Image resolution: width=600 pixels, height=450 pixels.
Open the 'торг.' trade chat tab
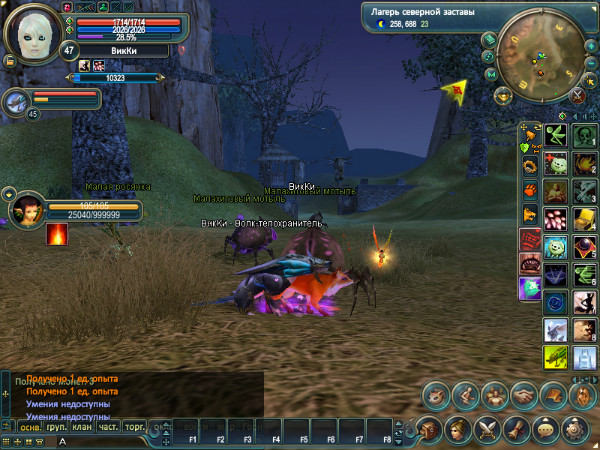pos(135,427)
